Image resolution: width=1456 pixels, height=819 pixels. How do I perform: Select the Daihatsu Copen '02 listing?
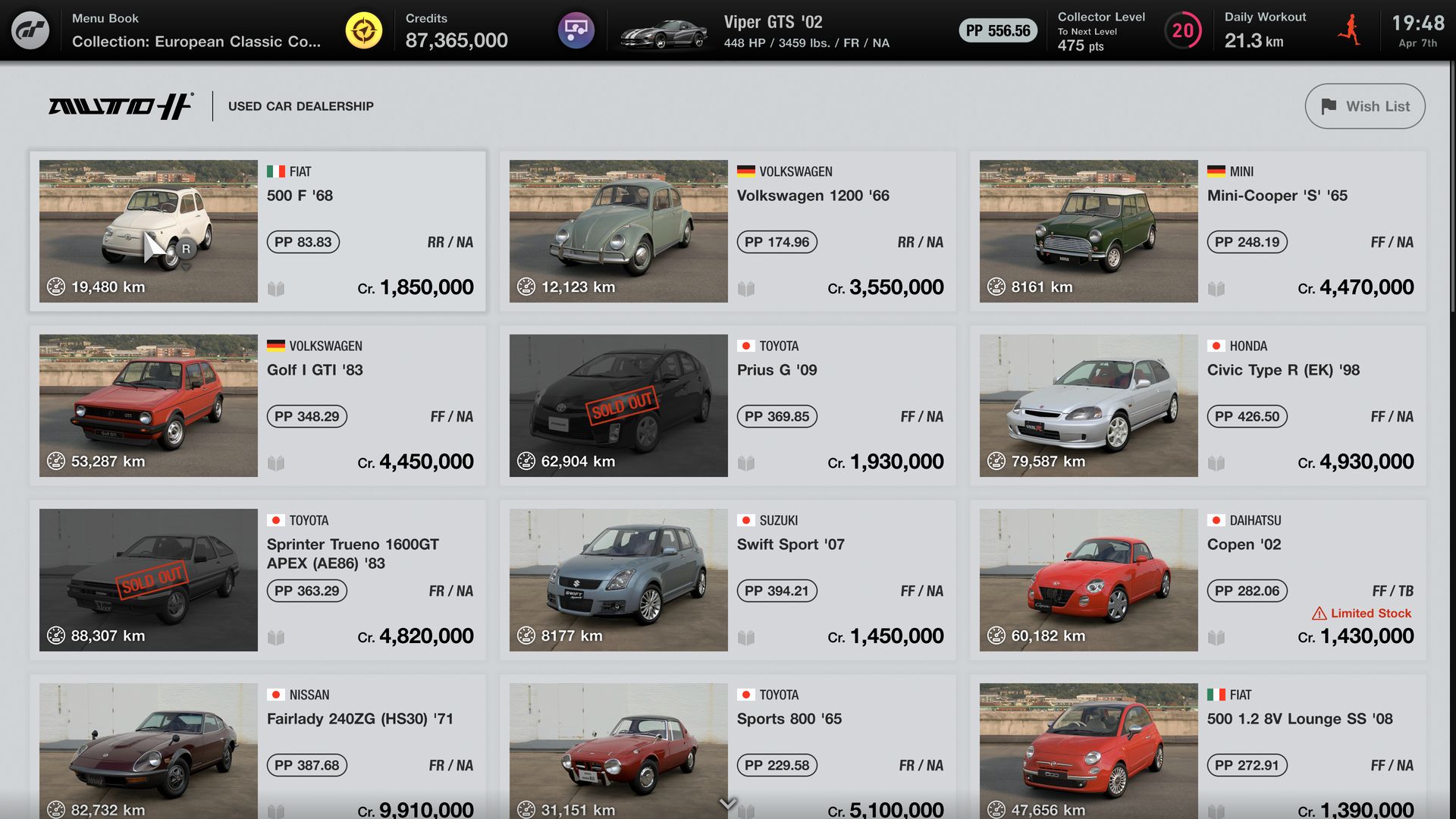pos(1198,579)
